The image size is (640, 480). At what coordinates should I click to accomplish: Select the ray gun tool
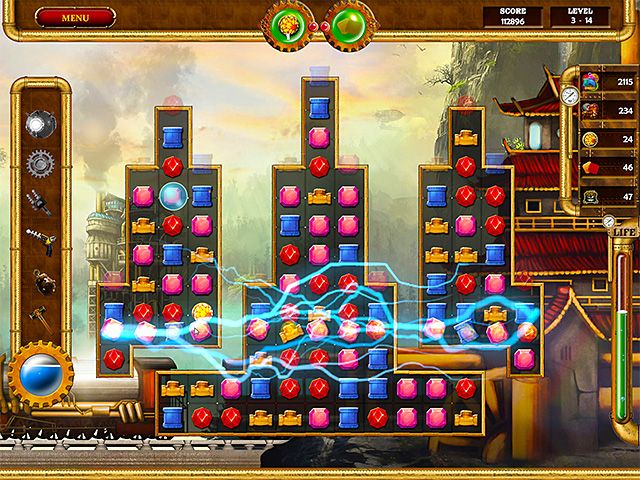click(39, 240)
